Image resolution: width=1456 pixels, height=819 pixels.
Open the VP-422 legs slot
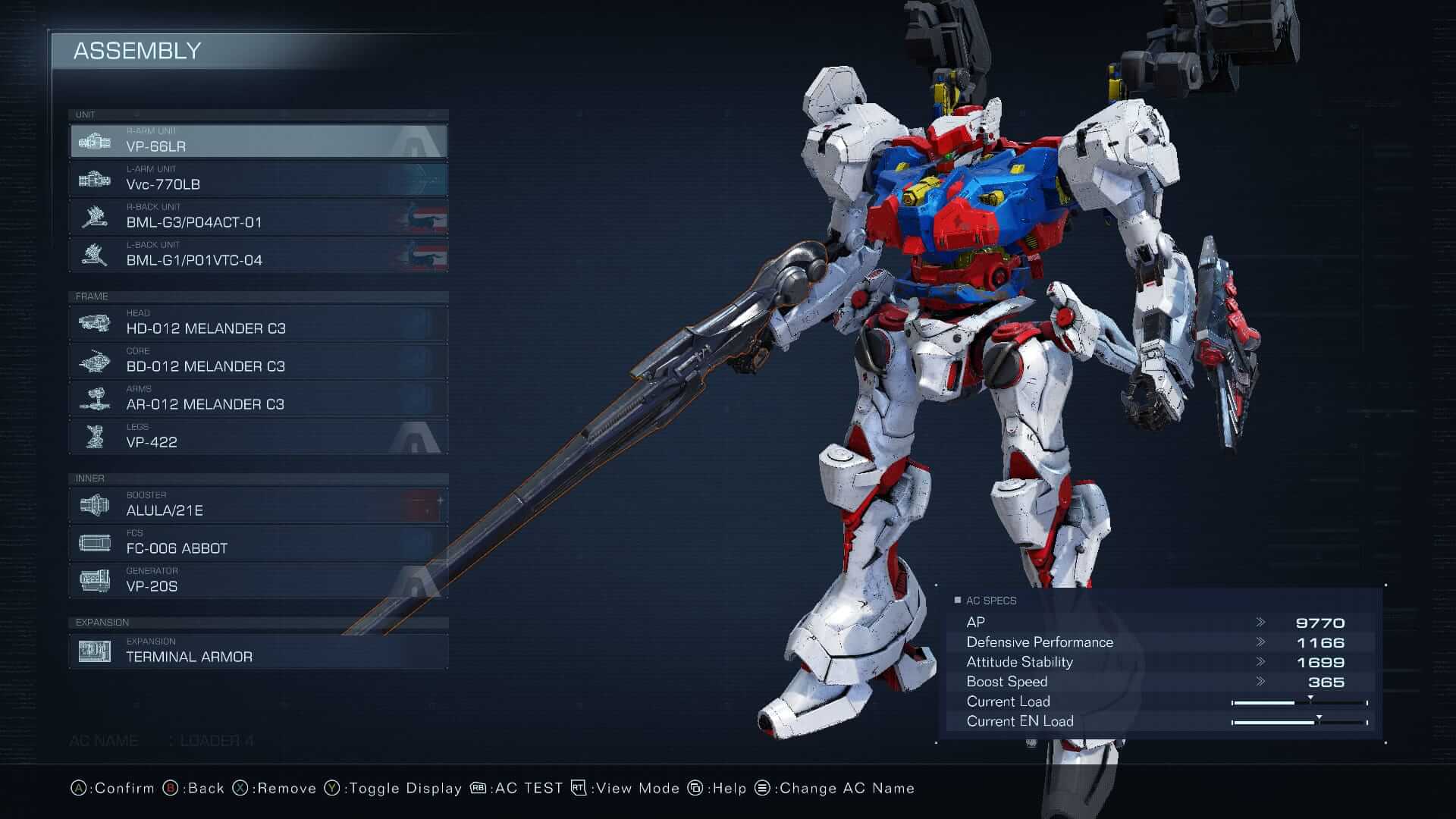pyautogui.click(x=258, y=438)
